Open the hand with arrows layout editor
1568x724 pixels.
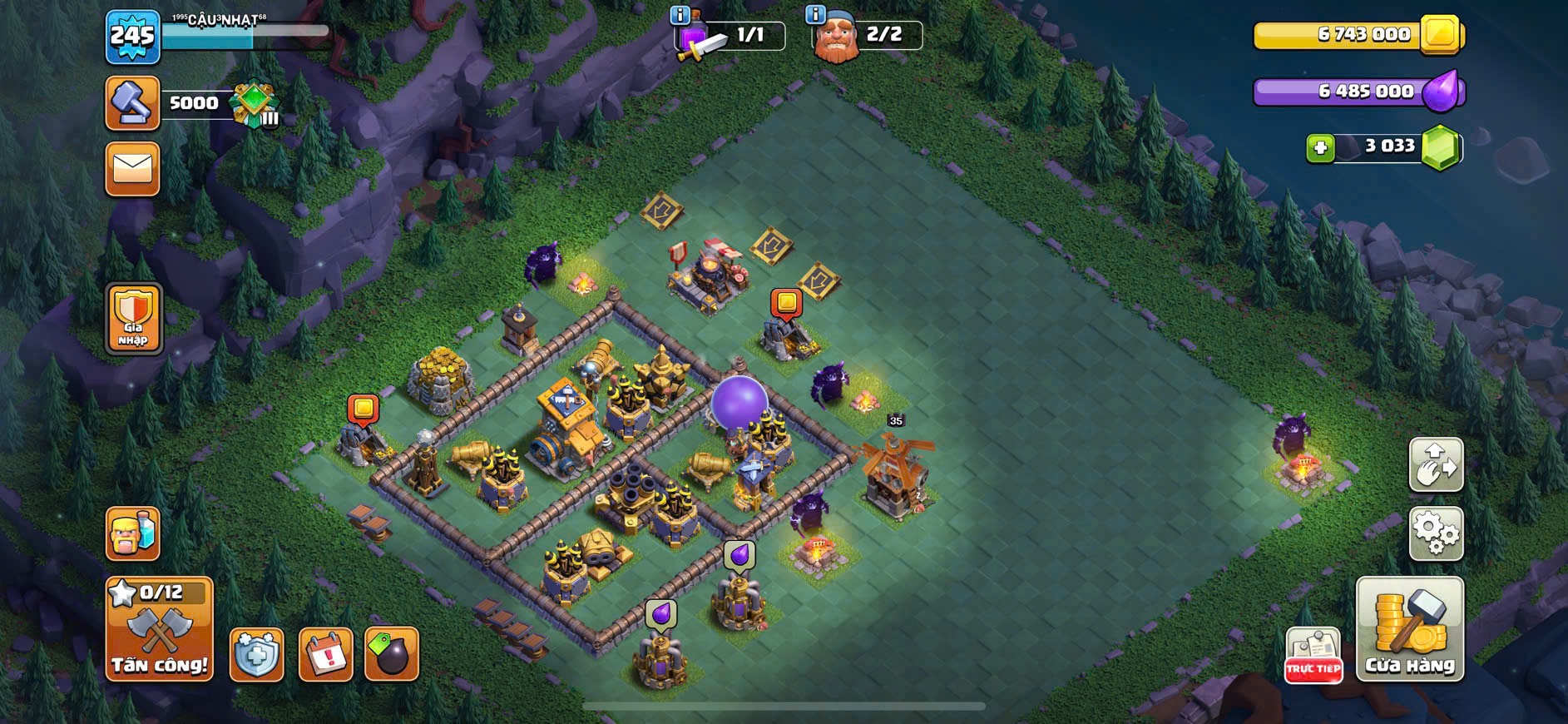tap(1436, 464)
